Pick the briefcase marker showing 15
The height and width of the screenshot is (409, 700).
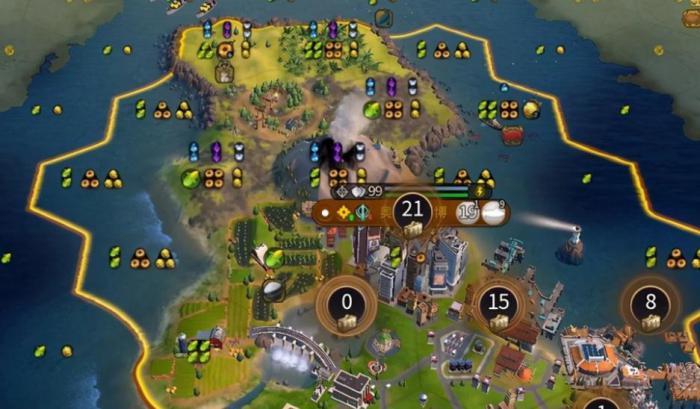(498, 305)
